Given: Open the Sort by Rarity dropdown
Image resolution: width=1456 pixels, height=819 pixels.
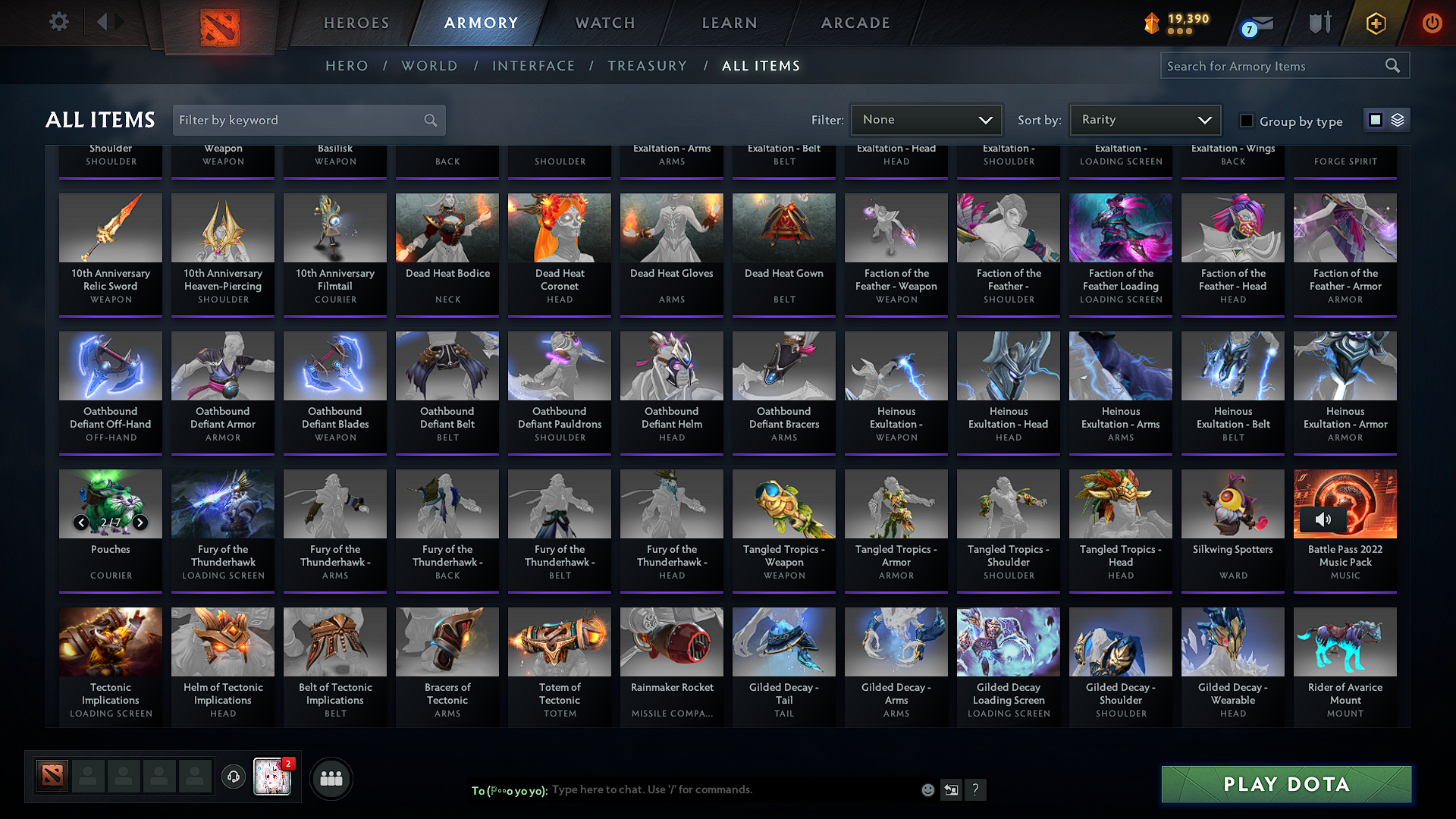Looking at the screenshot, I should coord(1144,120).
